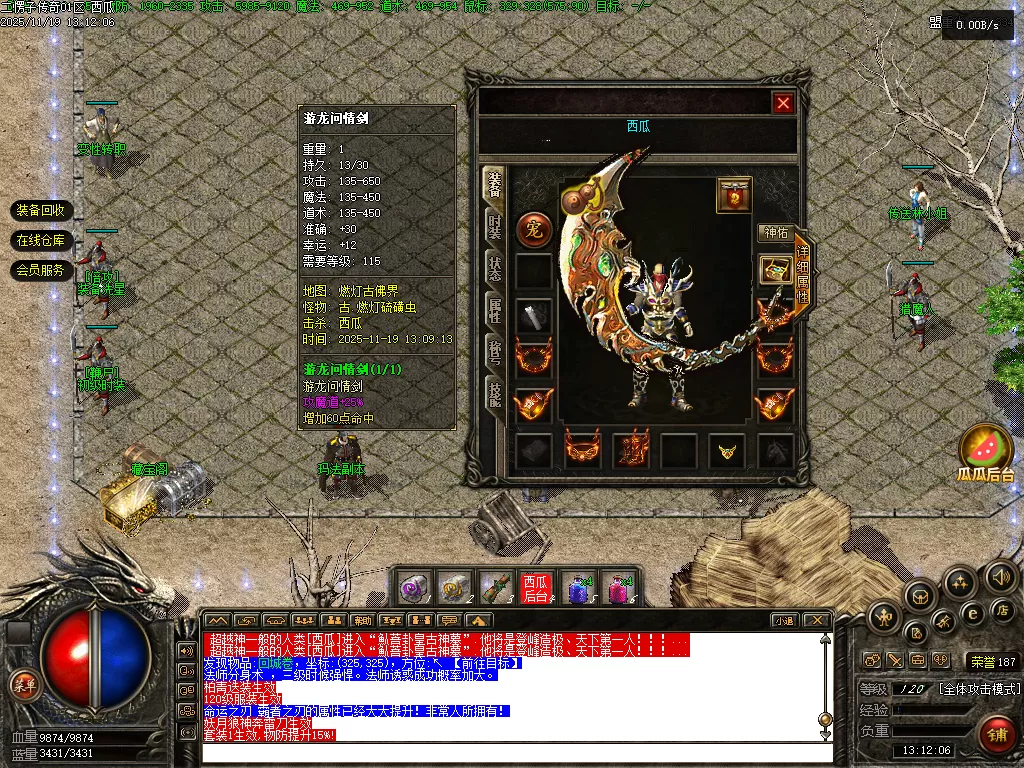Select the red banner slot in the character panel
The width and height of the screenshot is (1024, 768).
[x=734, y=195]
